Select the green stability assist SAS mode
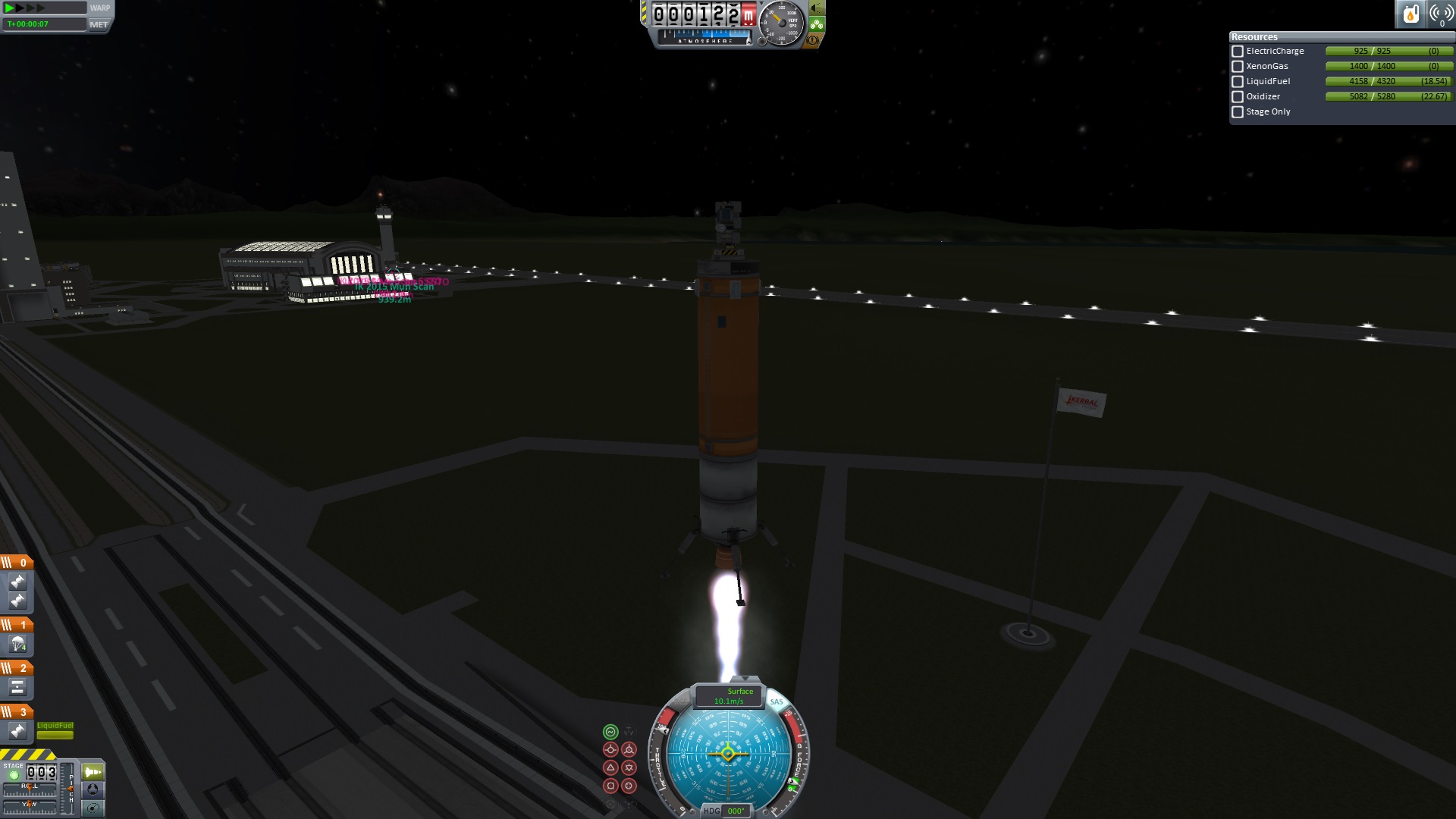Image resolution: width=1456 pixels, height=819 pixels. 610,732
